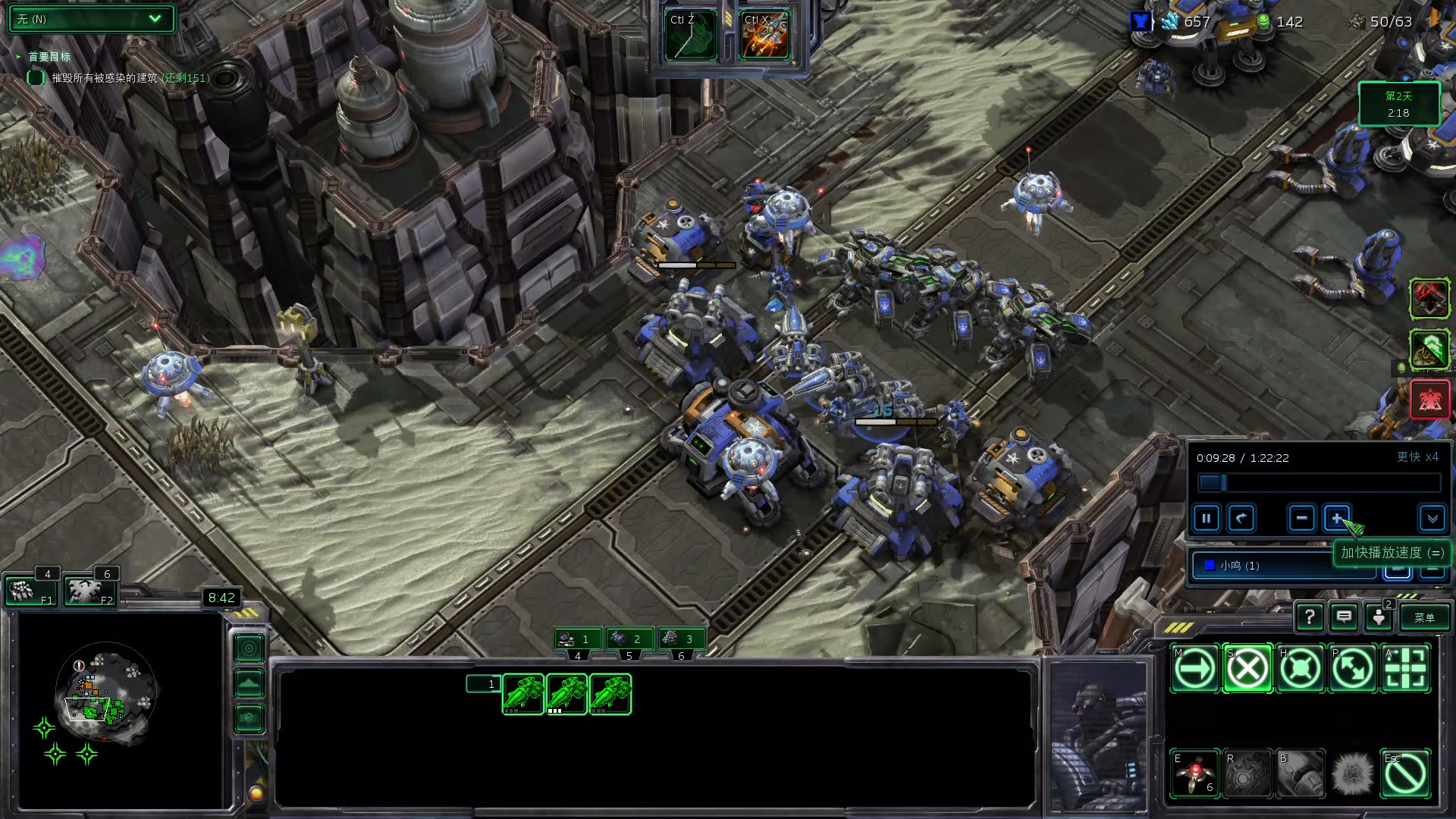Image resolution: width=1456 pixels, height=819 pixels.
Task: Select the Move command icon
Action: [x=1194, y=669]
